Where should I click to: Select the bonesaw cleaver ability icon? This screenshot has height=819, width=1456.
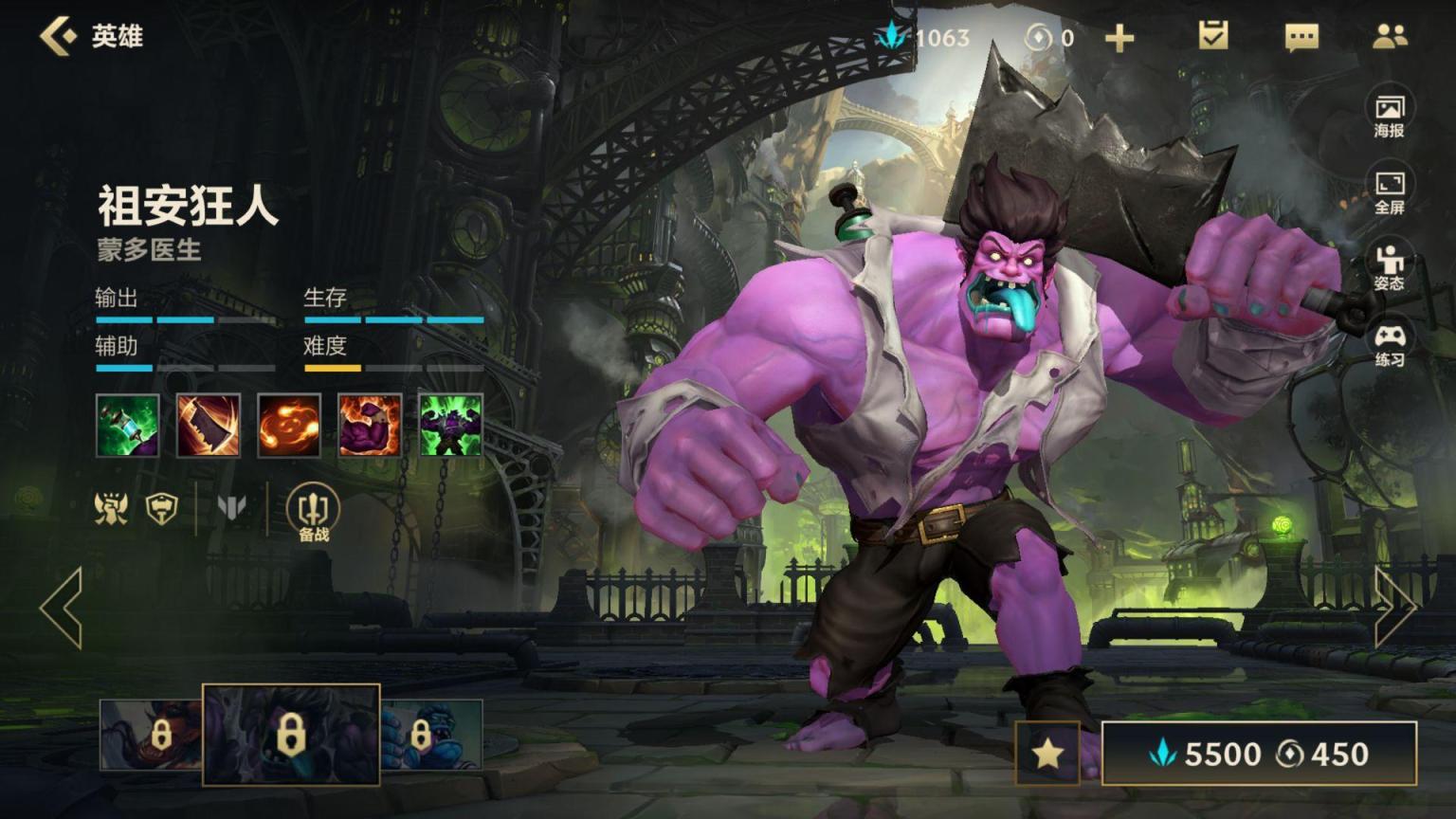click(209, 426)
